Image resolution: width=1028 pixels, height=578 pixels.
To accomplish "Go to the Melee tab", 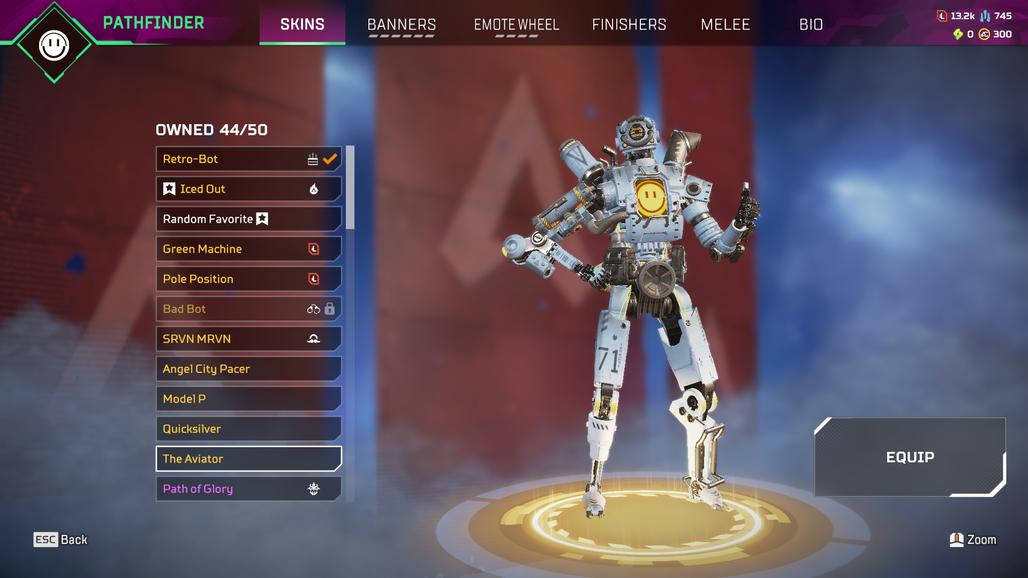I will [725, 24].
